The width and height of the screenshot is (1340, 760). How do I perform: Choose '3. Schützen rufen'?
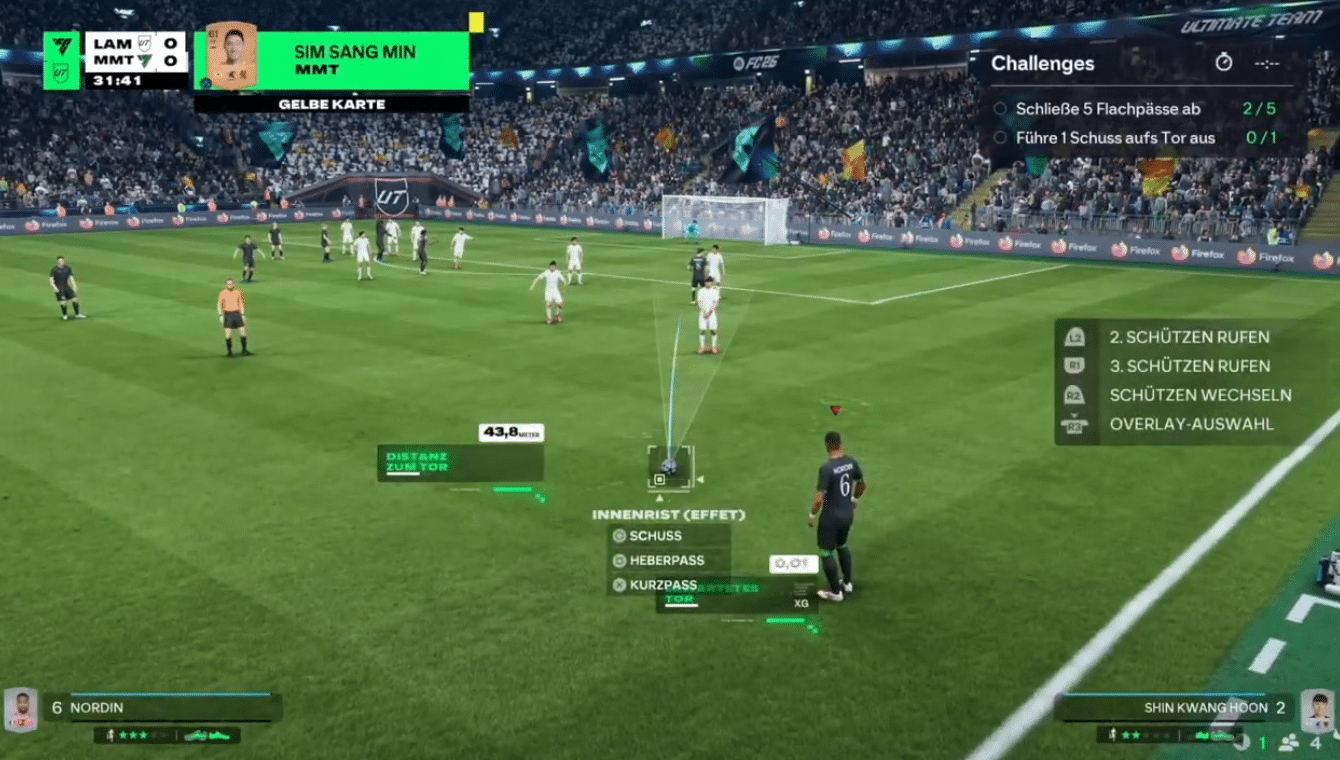point(1188,366)
